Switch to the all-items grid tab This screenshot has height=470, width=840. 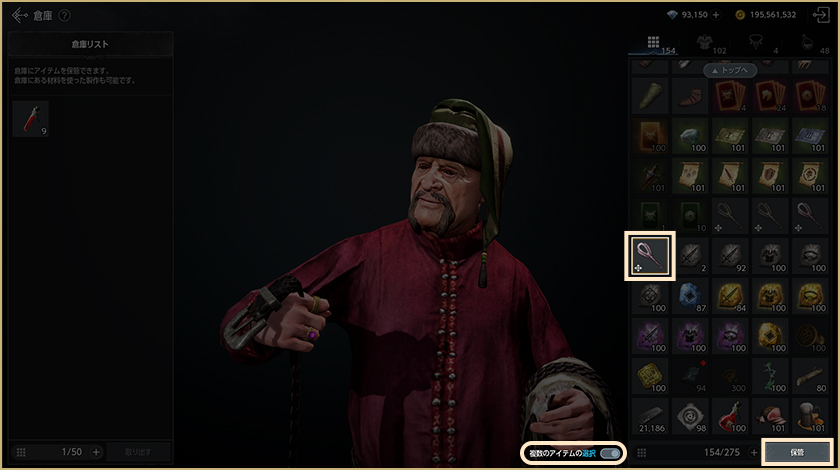(x=653, y=42)
